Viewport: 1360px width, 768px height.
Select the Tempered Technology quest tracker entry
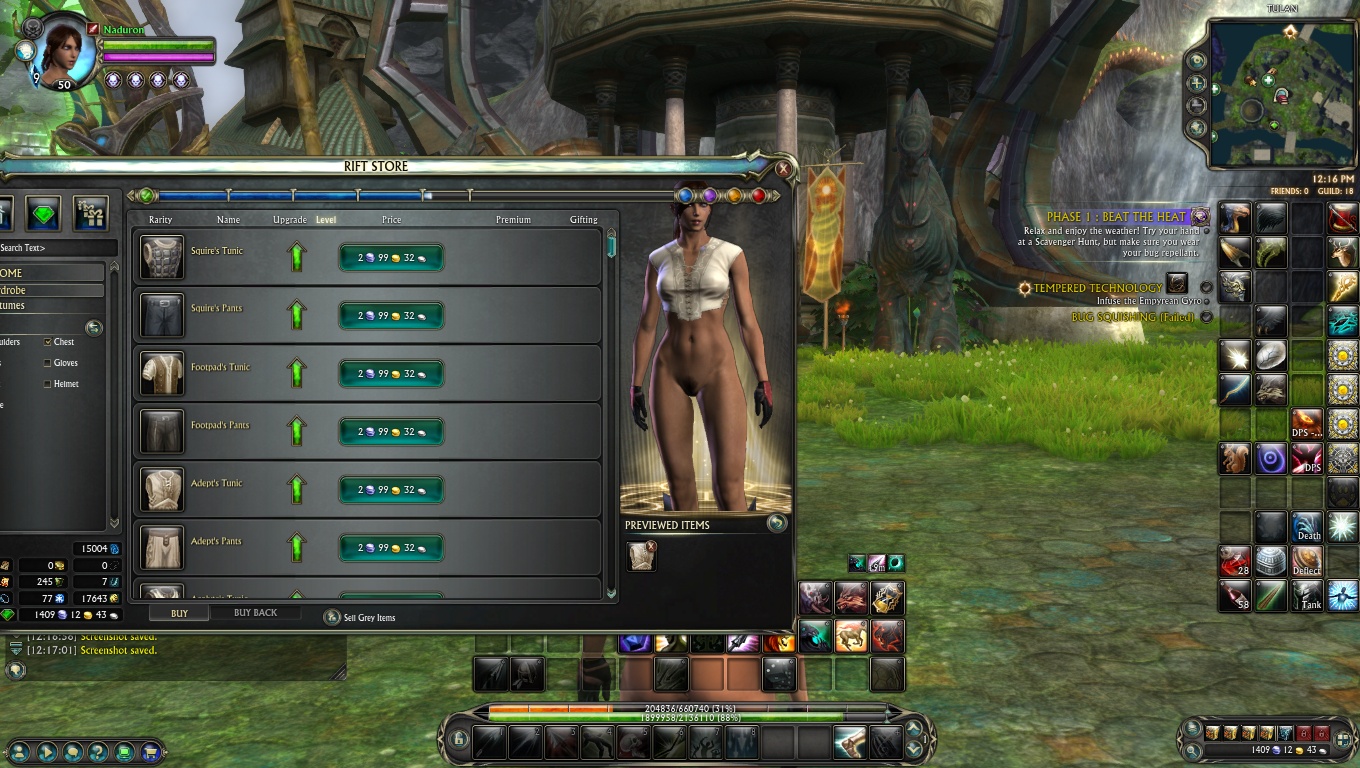click(1097, 288)
